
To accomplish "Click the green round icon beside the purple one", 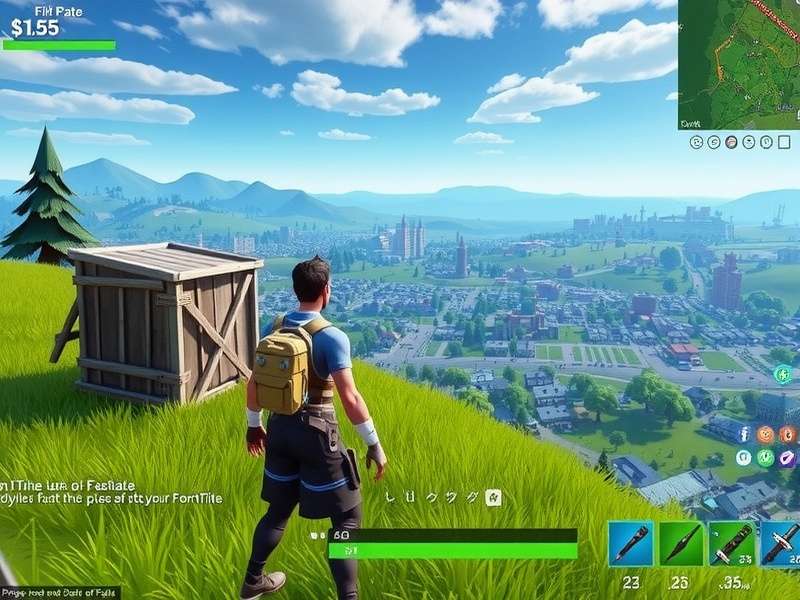I will [765, 457].
